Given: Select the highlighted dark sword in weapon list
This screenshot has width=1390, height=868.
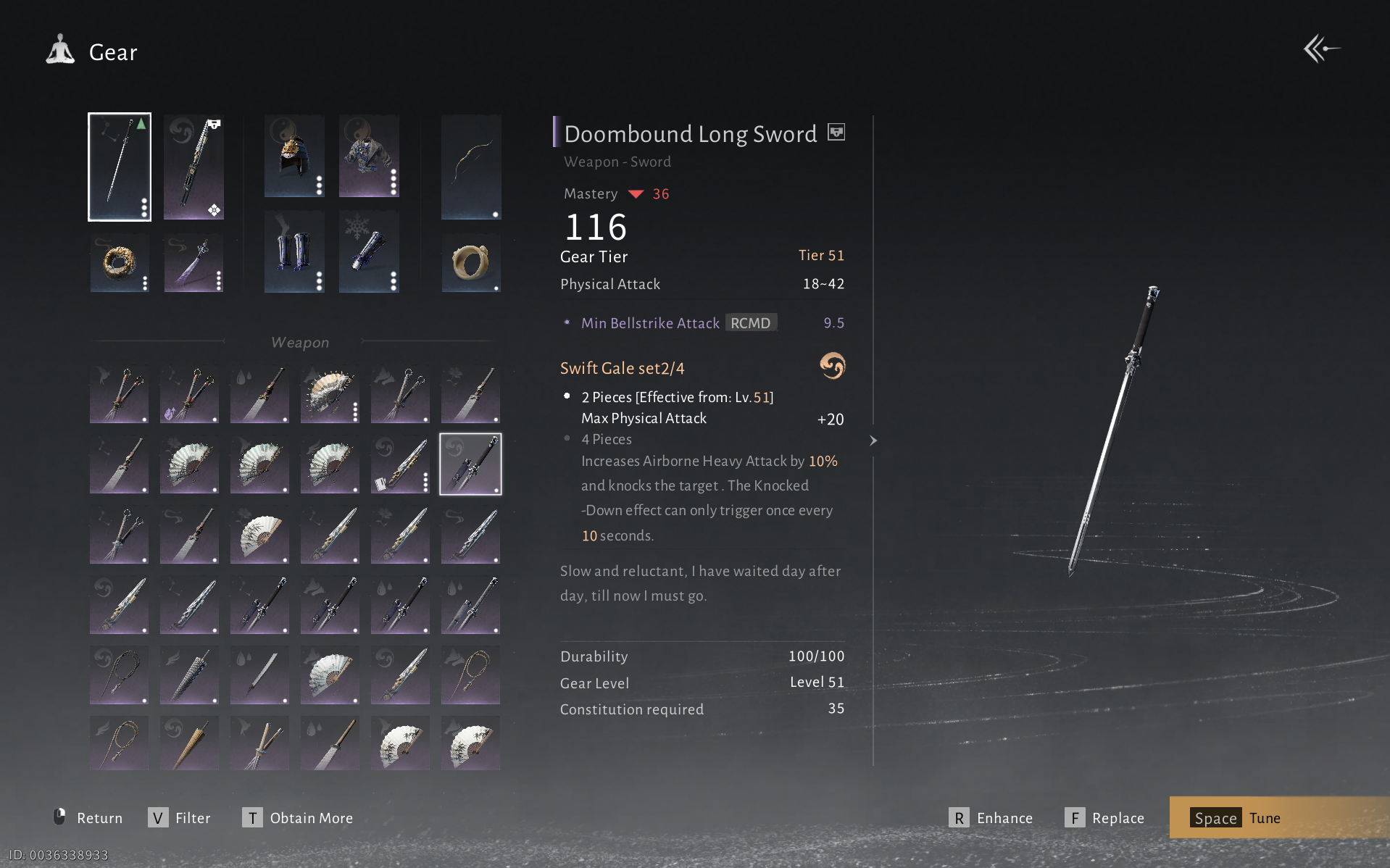Looking at the screenshot, I should point(470,464).
